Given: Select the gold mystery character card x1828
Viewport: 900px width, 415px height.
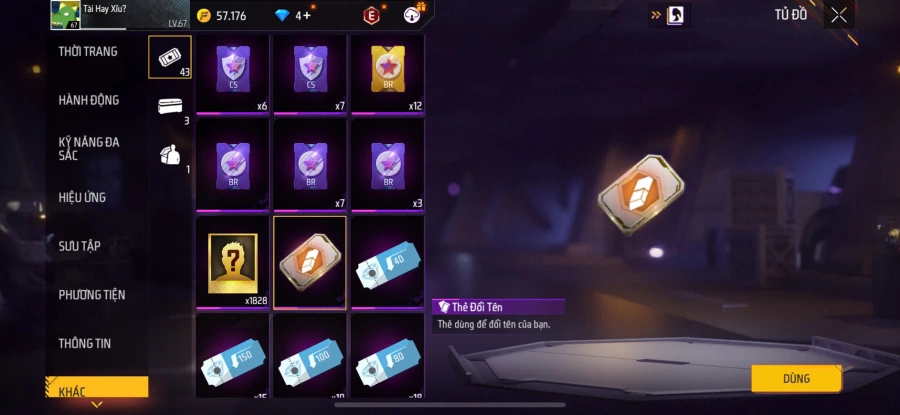Looking at the screenshot, I should [232, 262].
